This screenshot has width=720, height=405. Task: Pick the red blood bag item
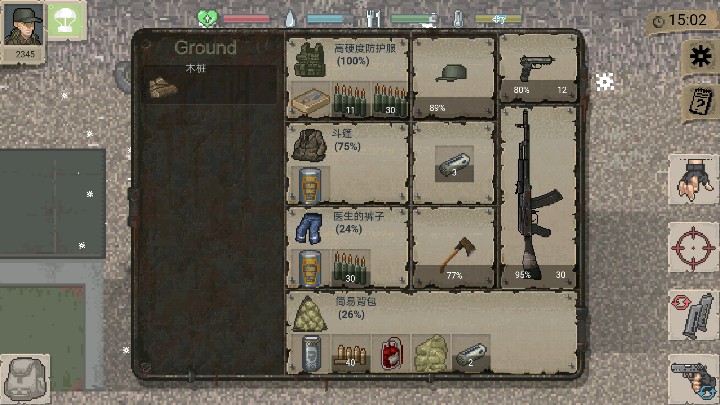click(388, 353)
